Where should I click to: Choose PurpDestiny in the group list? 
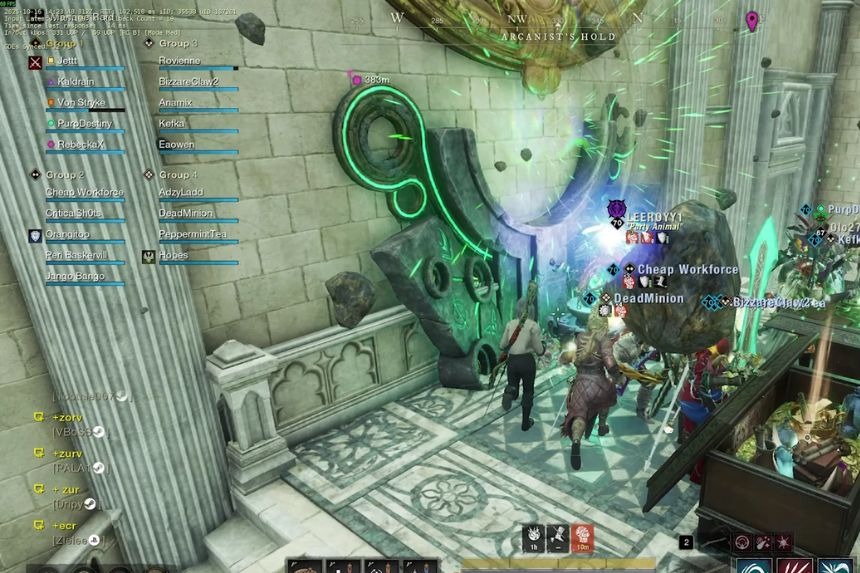pos(85,124)
